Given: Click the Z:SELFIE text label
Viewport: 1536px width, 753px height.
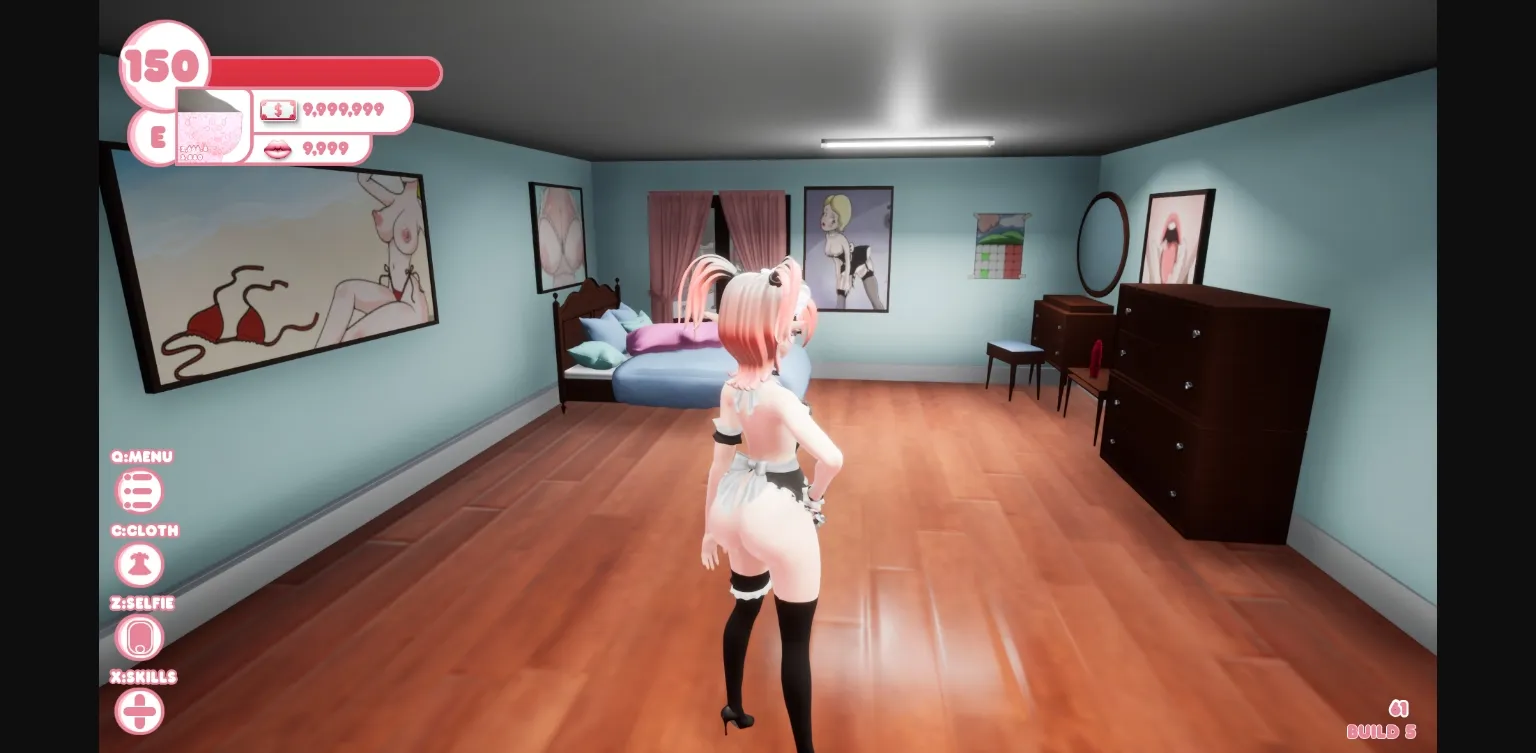Looking at the screenshot, I should pyautogui.click(x=143, y=603).
